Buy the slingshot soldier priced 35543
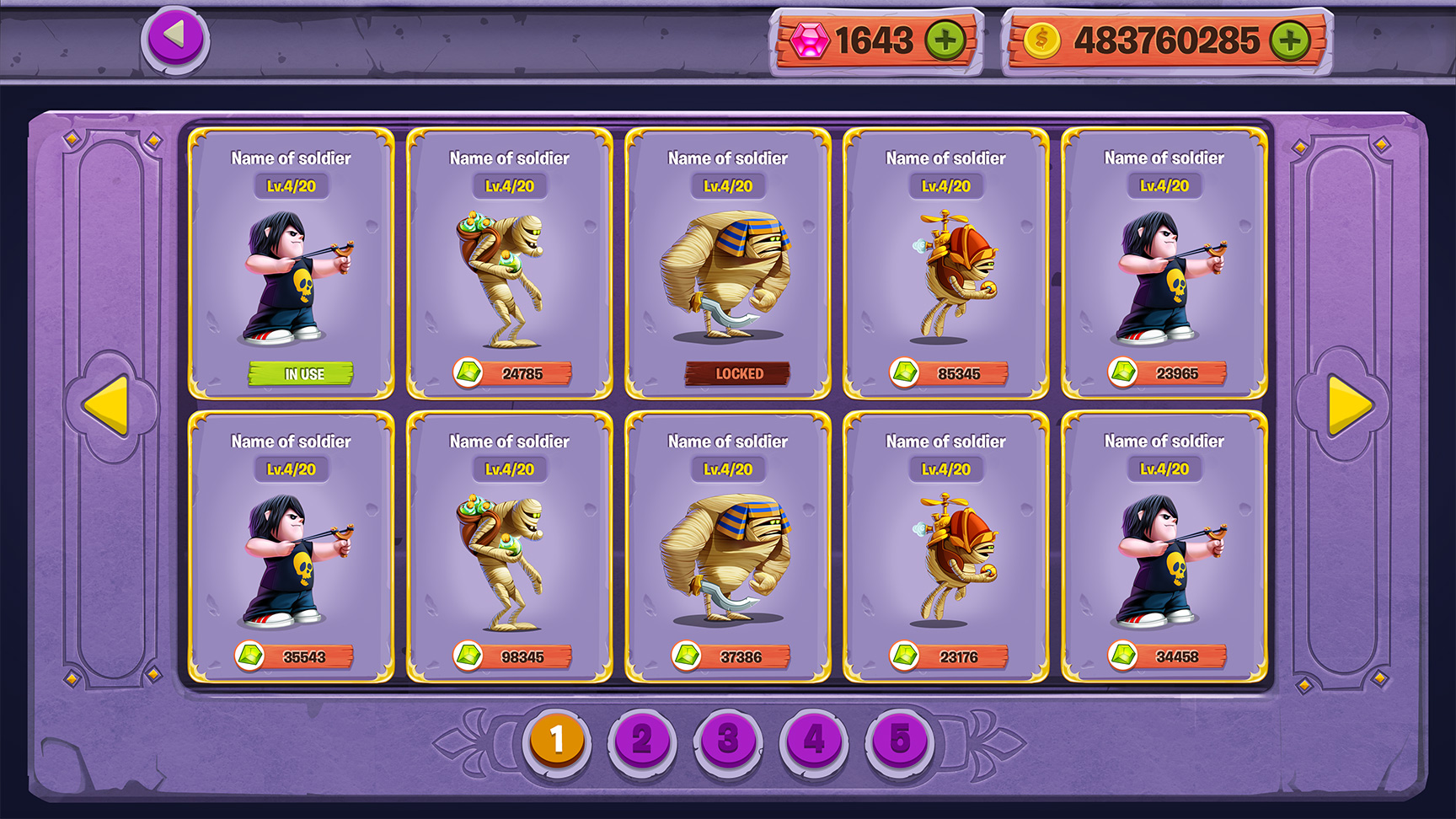The image size is (1456, 819). pos(294,656)
